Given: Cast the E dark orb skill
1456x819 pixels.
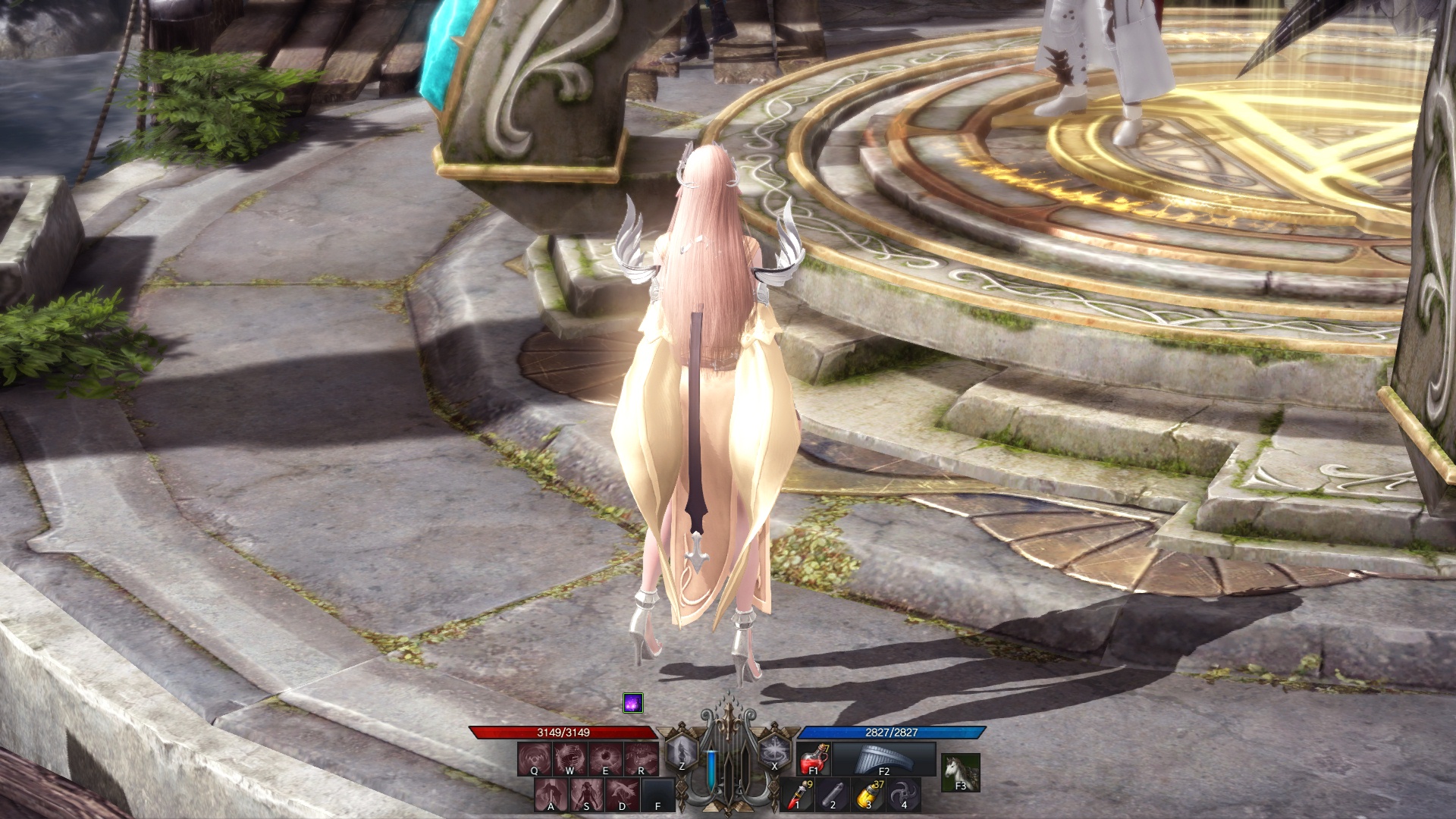Looking at the screenshot, I should pyautogui.click(x=605, y=758).
